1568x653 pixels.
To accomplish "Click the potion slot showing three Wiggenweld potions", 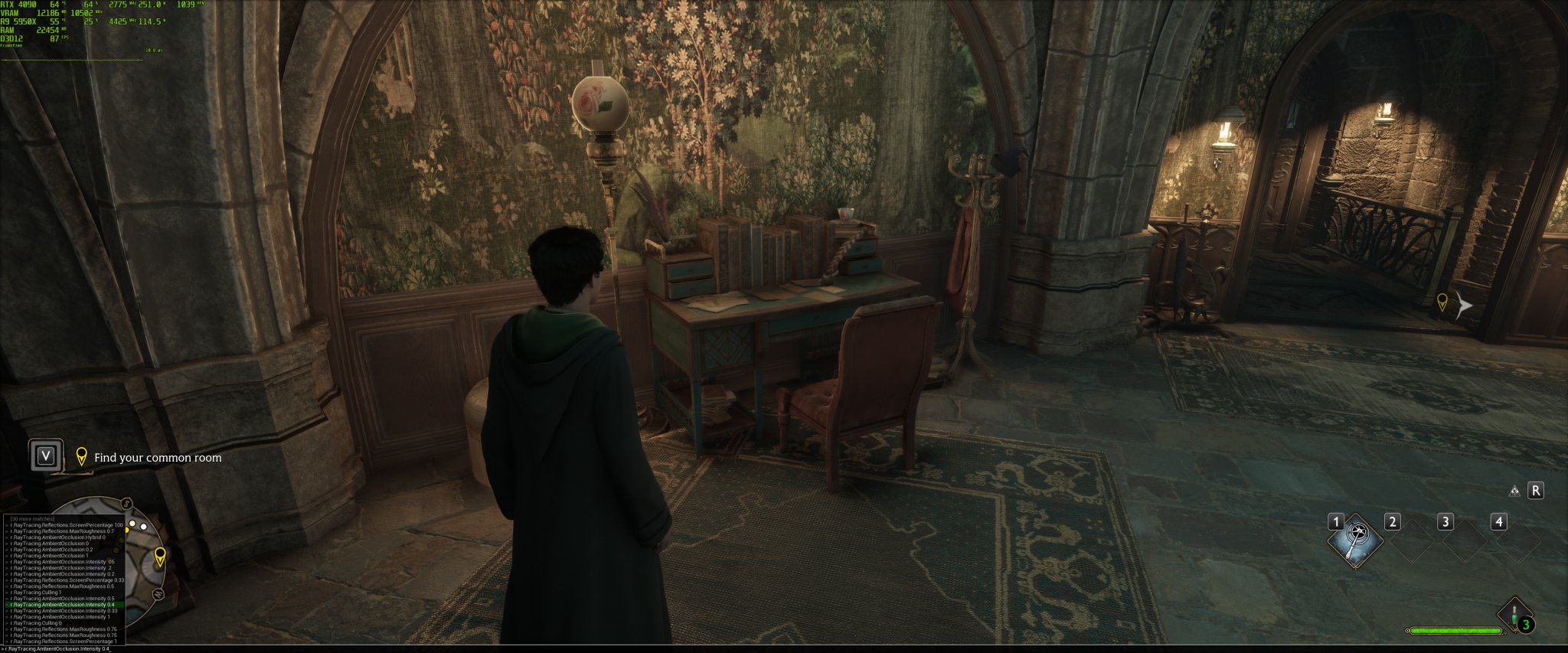I will coord(1514,614).
